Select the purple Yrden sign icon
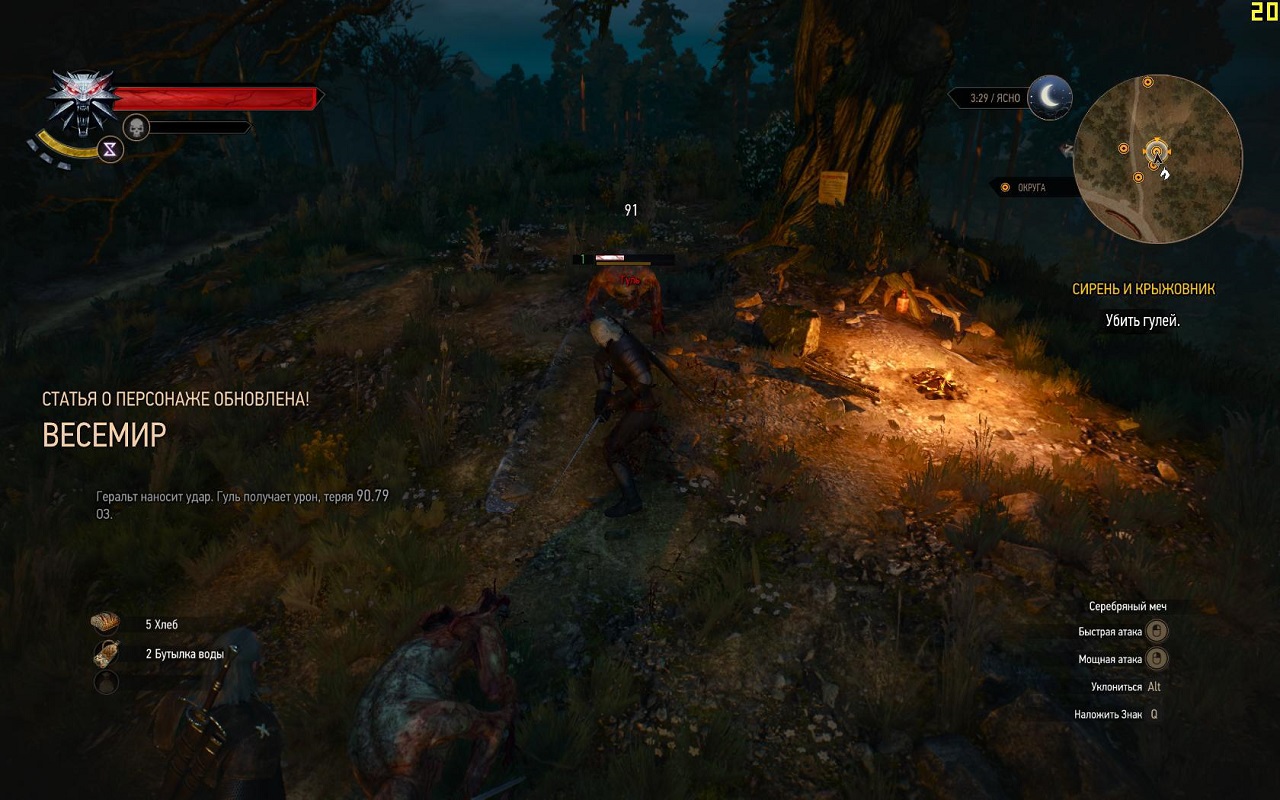Image resolution: width=1280 pixels, height=800 pixels. pos(110,149)
